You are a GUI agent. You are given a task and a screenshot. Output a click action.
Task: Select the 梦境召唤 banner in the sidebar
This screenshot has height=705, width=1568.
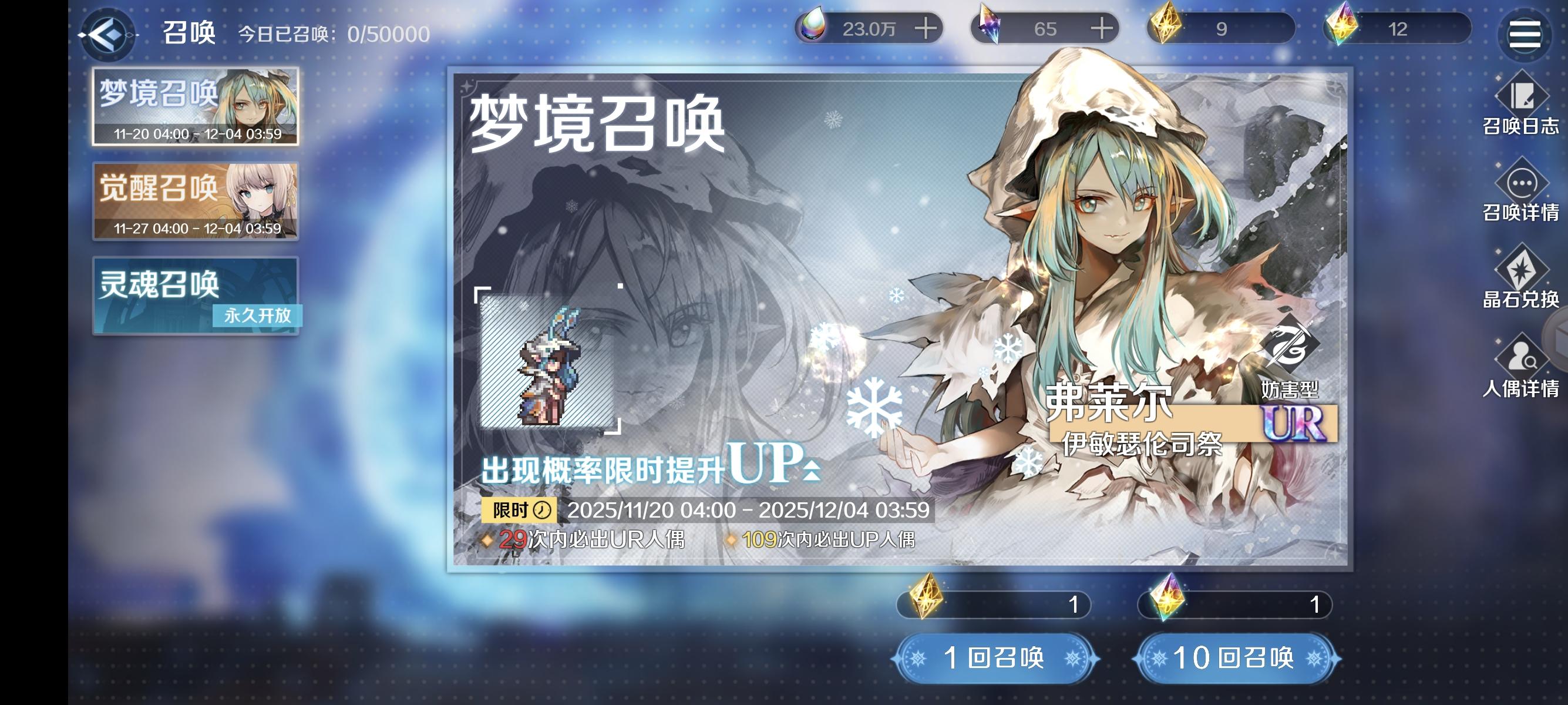pyautogui.click(x=195, y=106)
